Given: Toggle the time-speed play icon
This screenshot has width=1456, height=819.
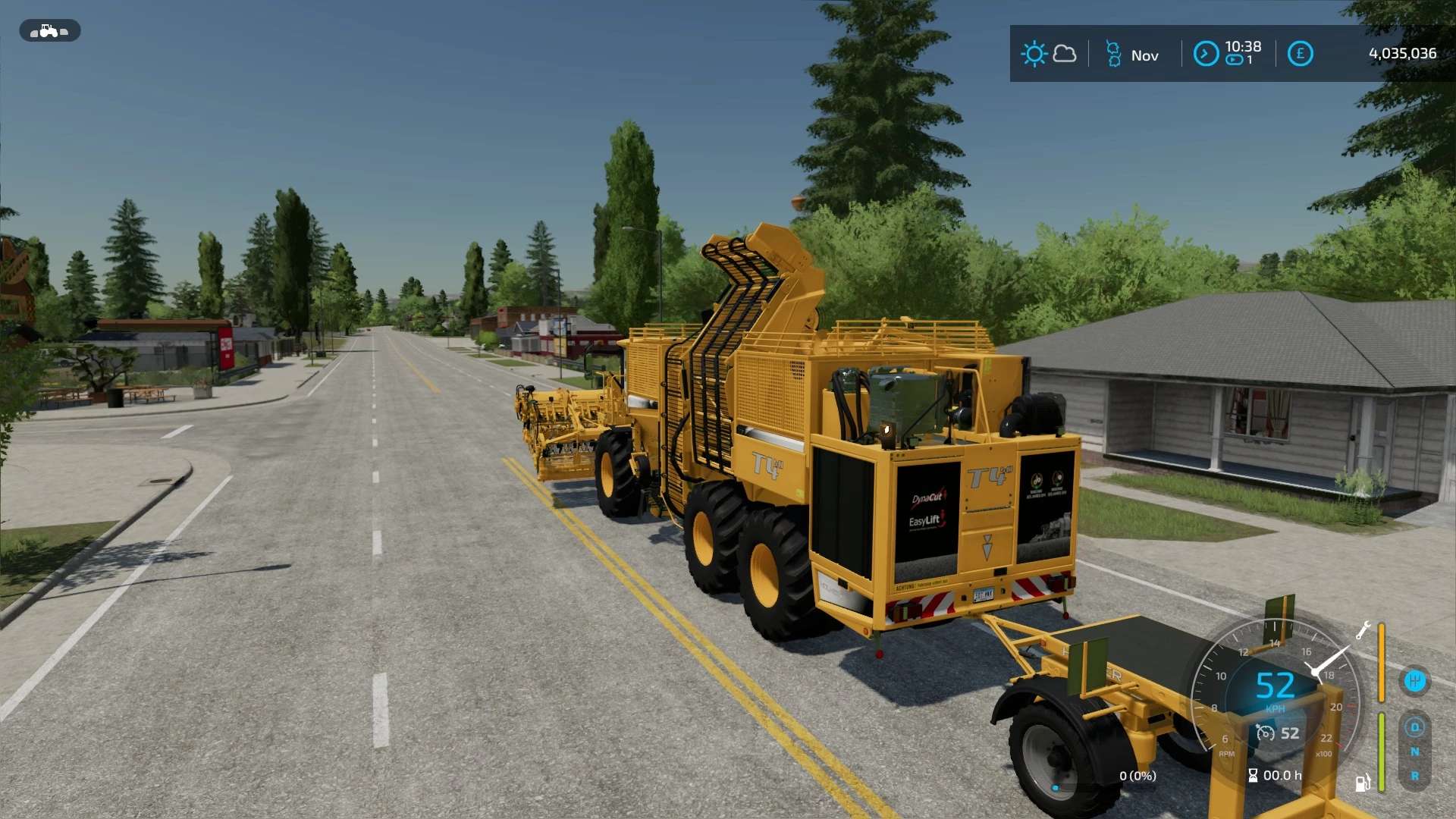Looking at the screenshot, I should pyautogui.click(x=1235, y=61).
